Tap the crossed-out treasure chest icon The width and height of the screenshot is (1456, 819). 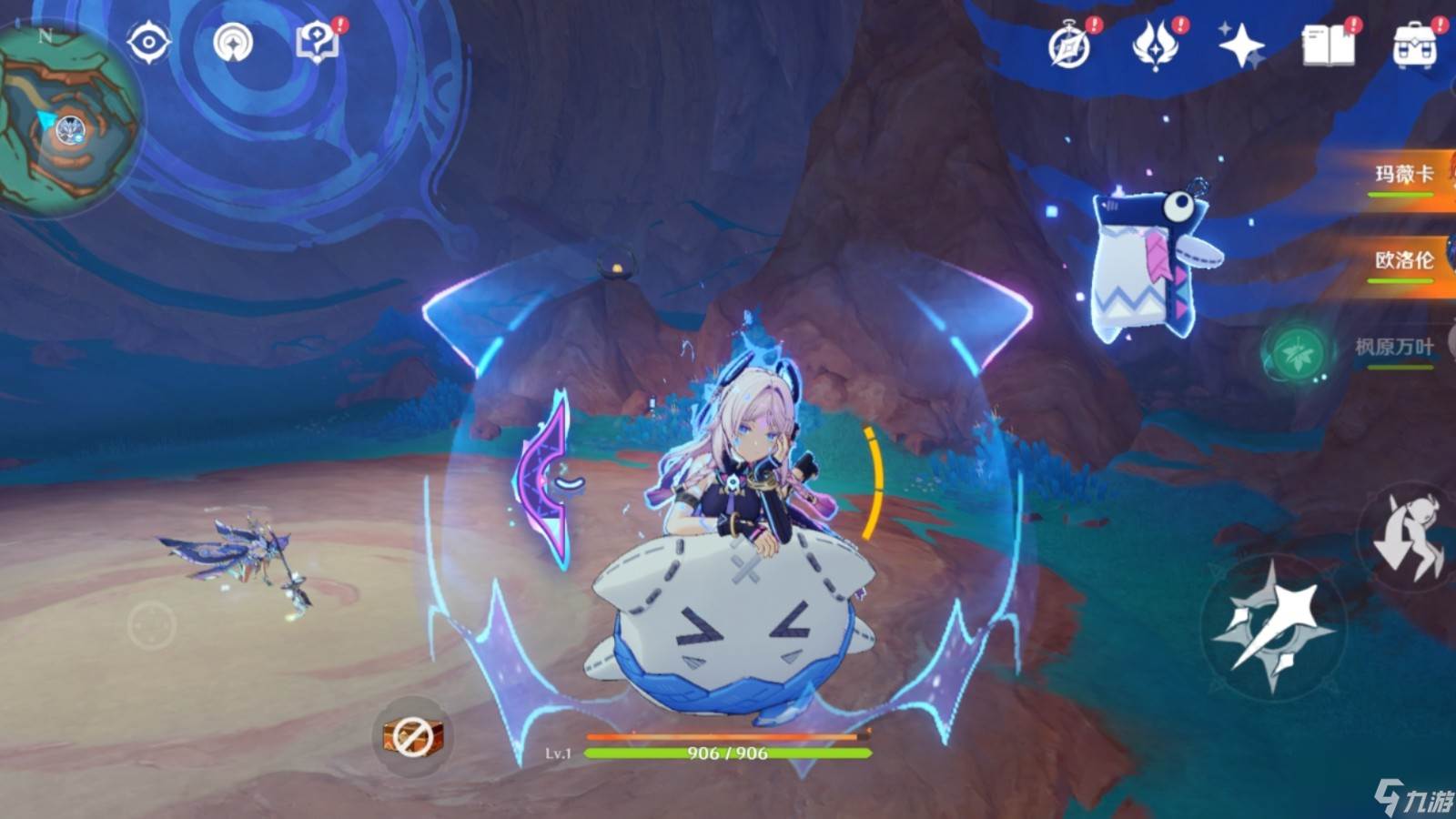(412, 735)
